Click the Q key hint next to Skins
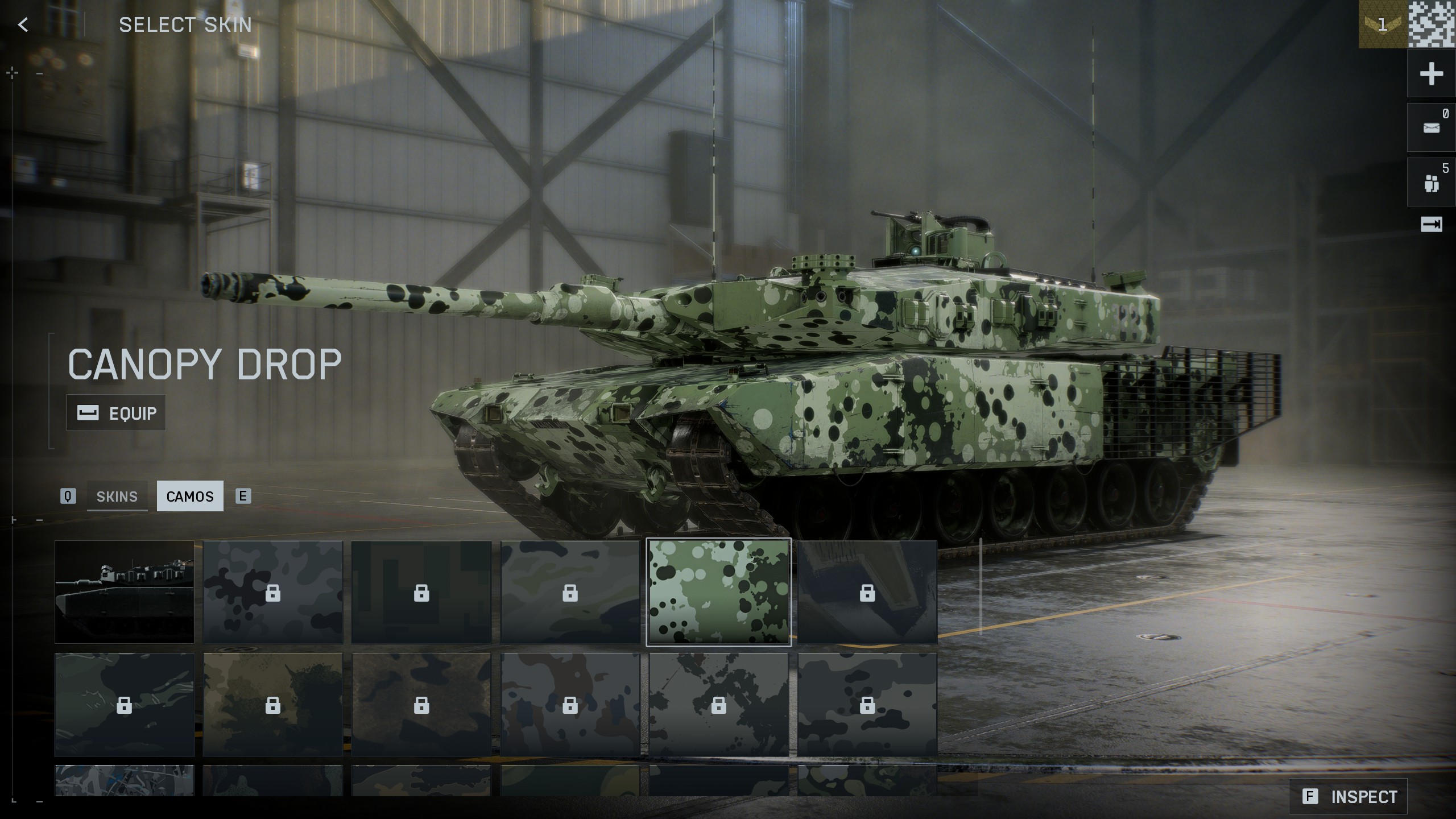Screen dimensions: 1456x819 pyautogui.click(x=68, y=497)
